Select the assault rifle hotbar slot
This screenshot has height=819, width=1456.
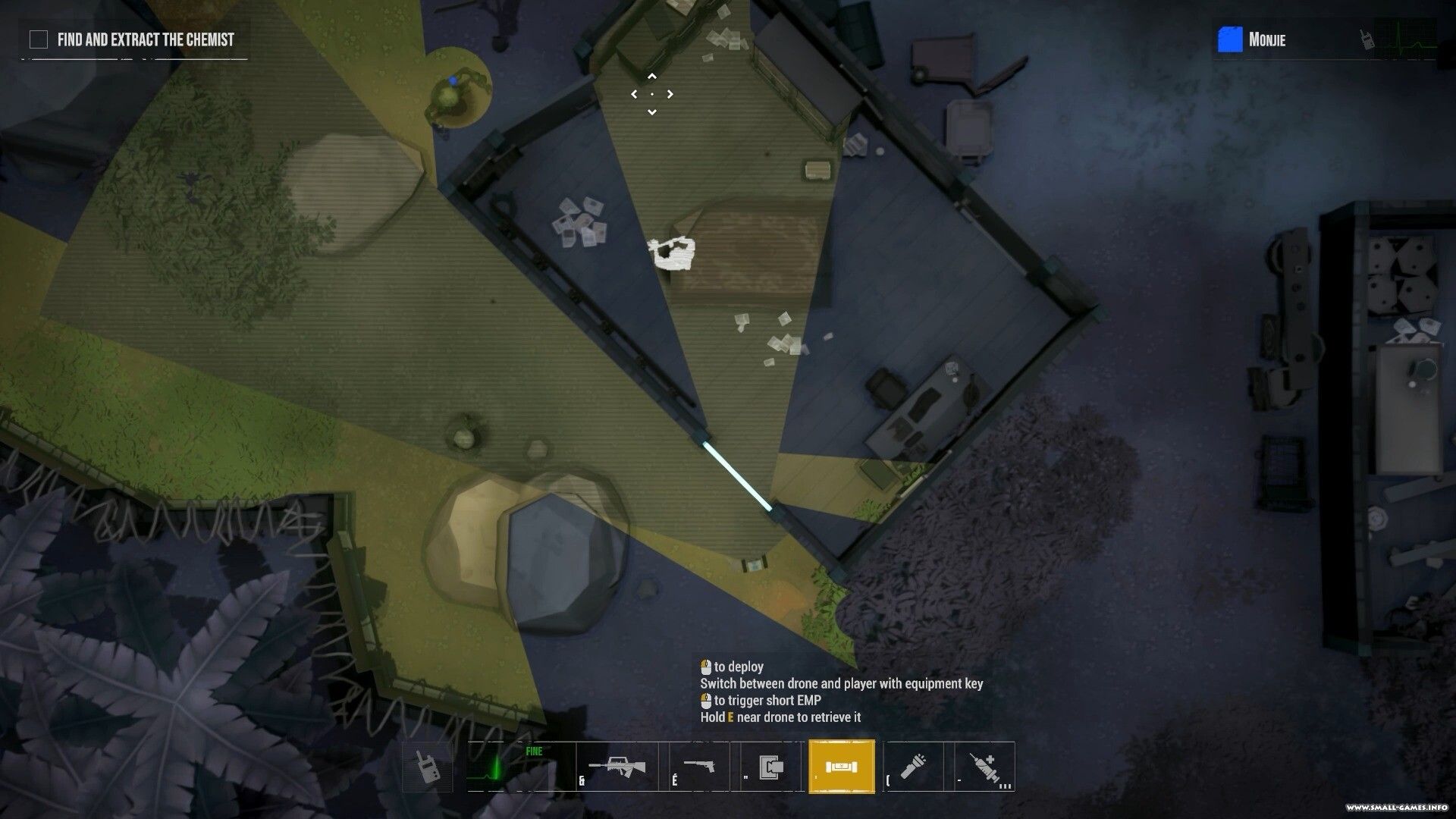pos(616,767)
